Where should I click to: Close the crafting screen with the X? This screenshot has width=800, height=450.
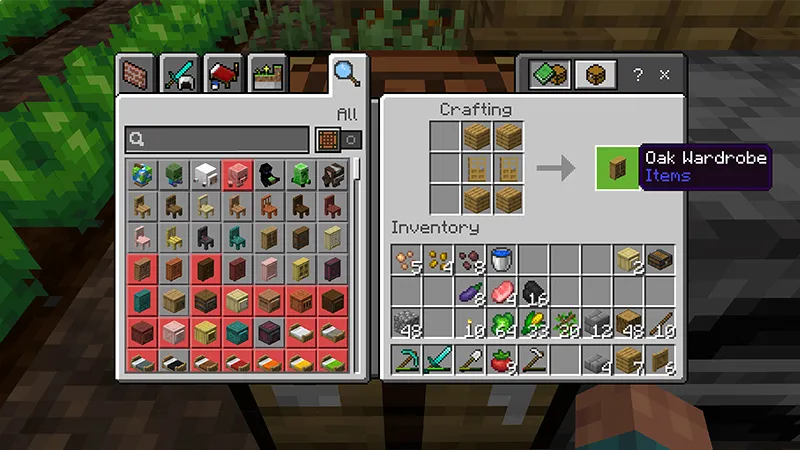664,75
